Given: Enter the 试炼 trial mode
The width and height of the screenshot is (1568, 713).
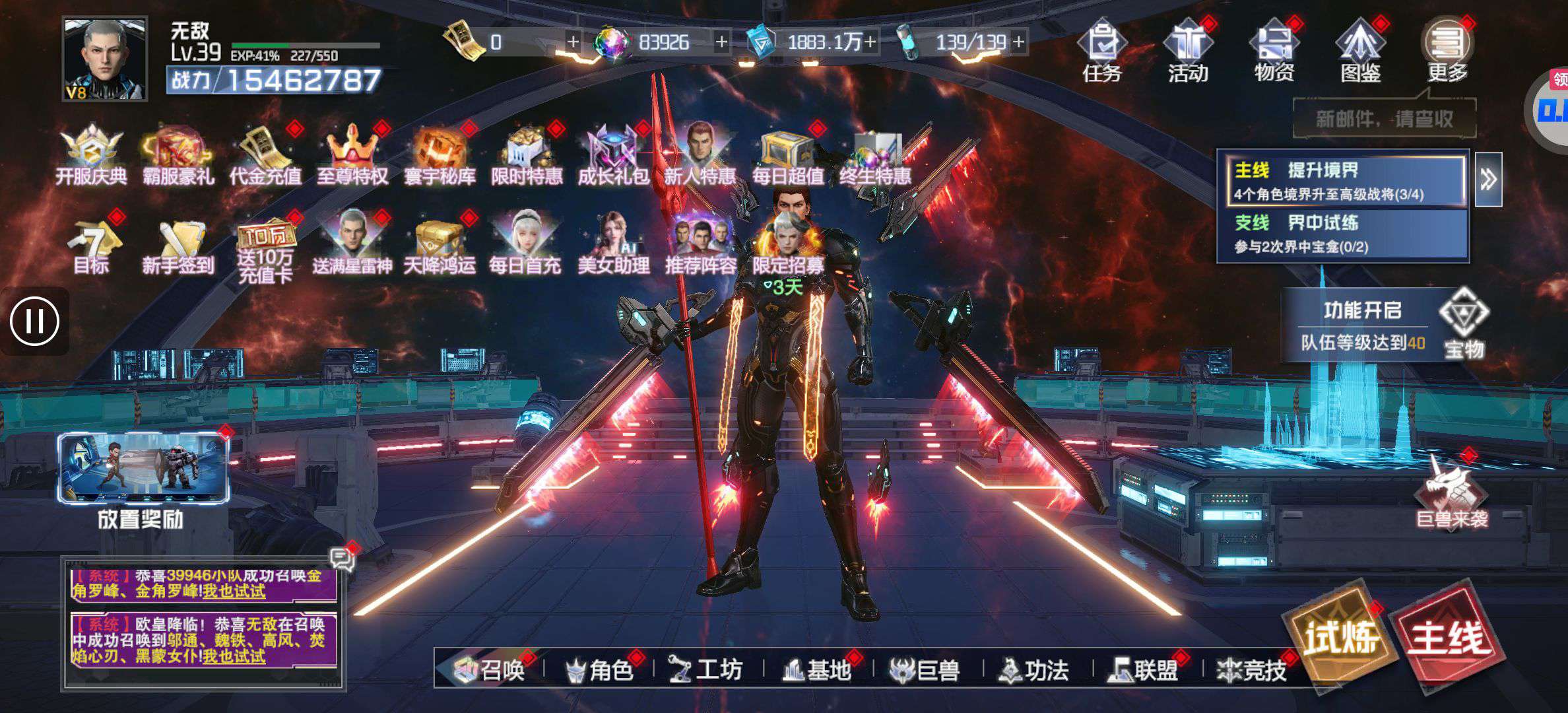Looking at the screenshot, I should [x=1341, y=637].
